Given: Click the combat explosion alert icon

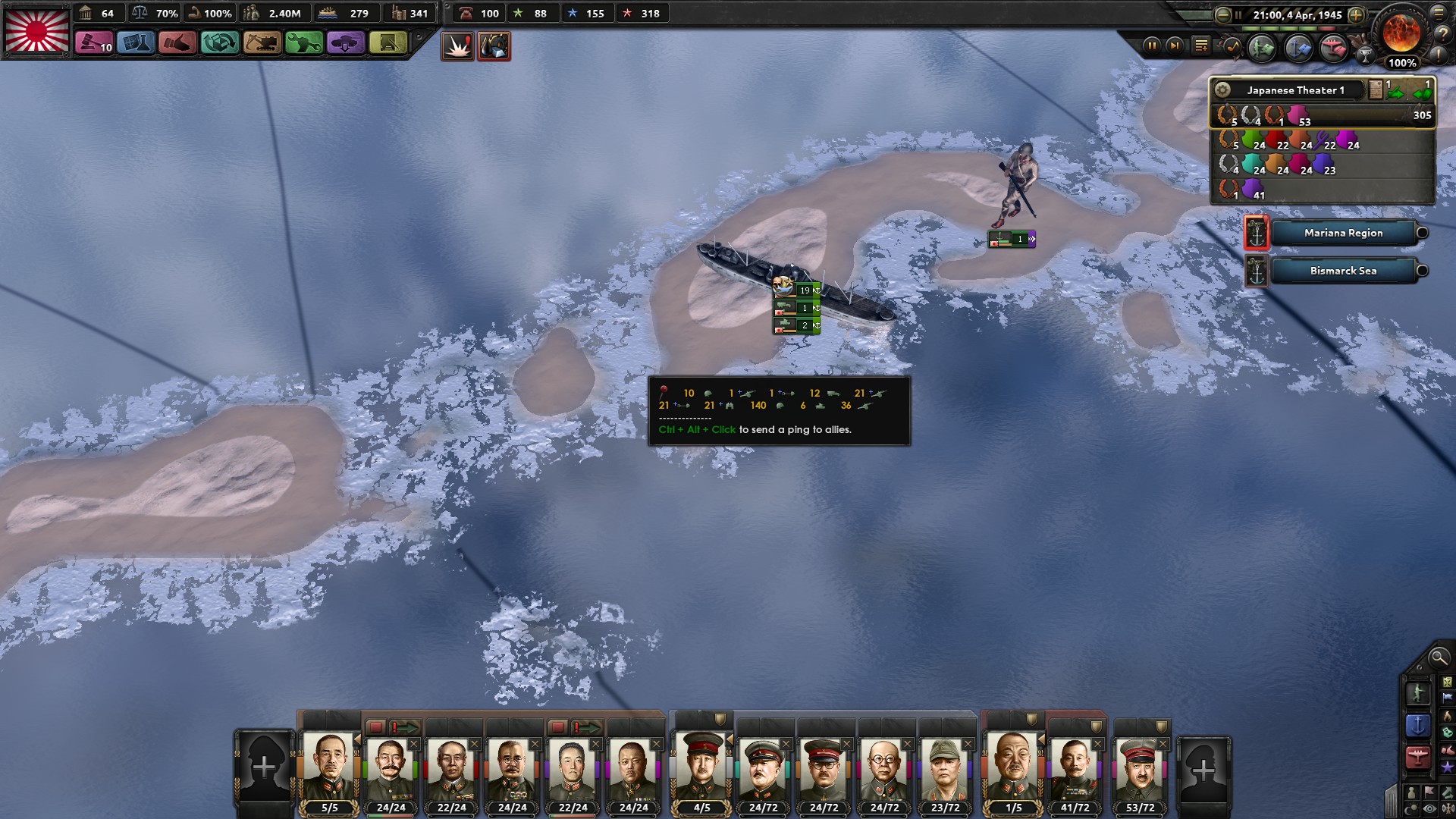Looking at the screenshot, I should point(457,46).
